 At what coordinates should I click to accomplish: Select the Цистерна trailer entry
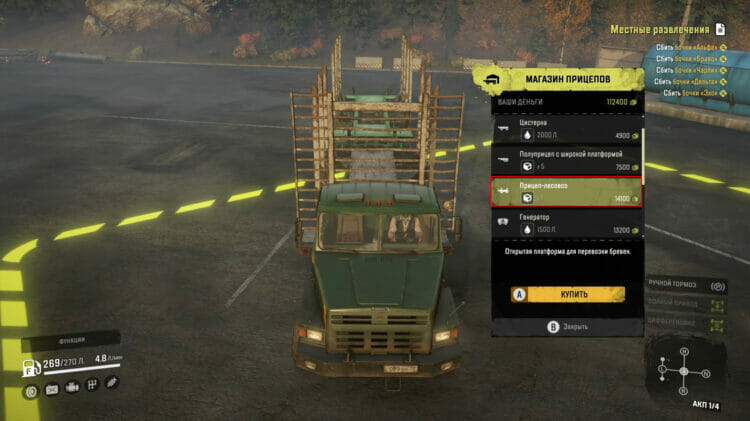tap(567, 129)
